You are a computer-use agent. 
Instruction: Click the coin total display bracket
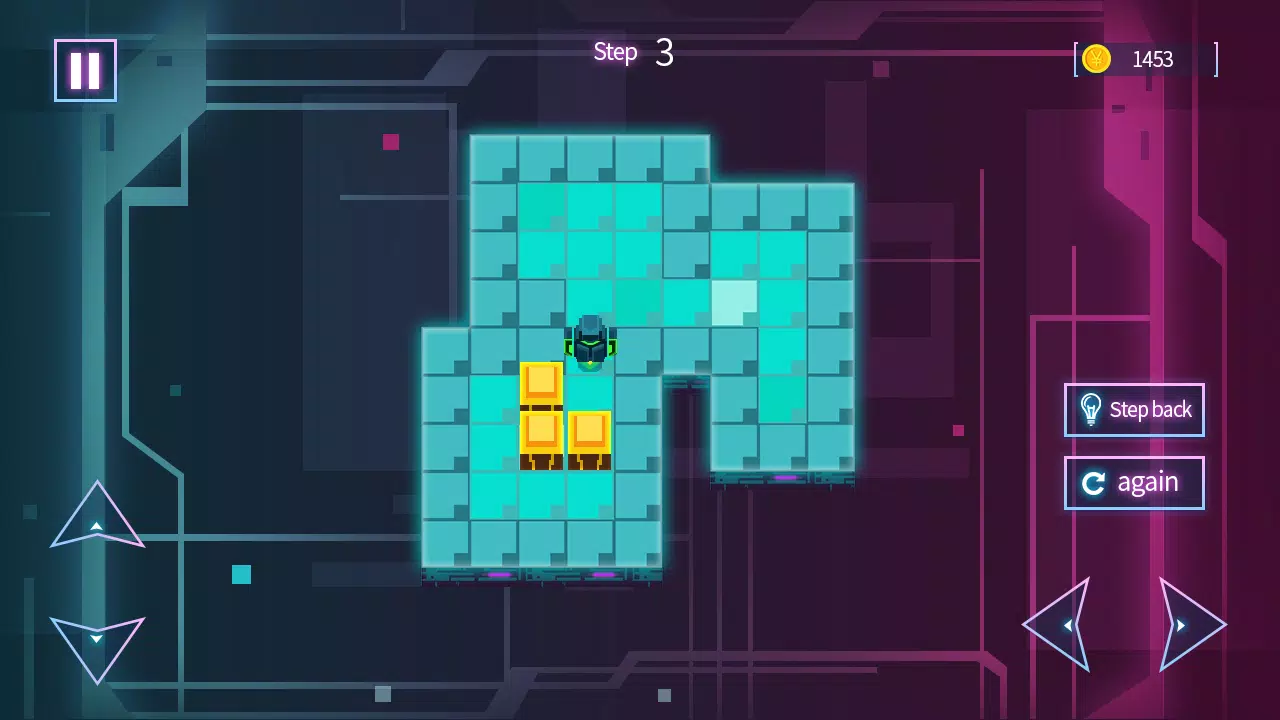point(1216,59)
